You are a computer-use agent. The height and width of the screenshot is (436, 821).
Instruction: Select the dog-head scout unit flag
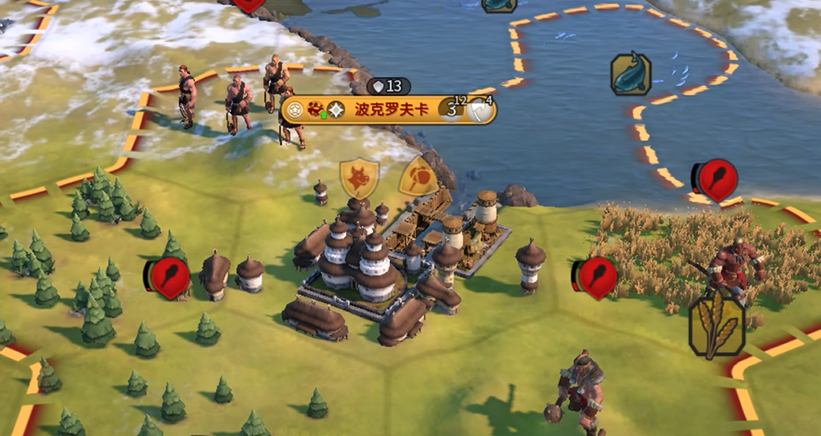pos(359,178)
